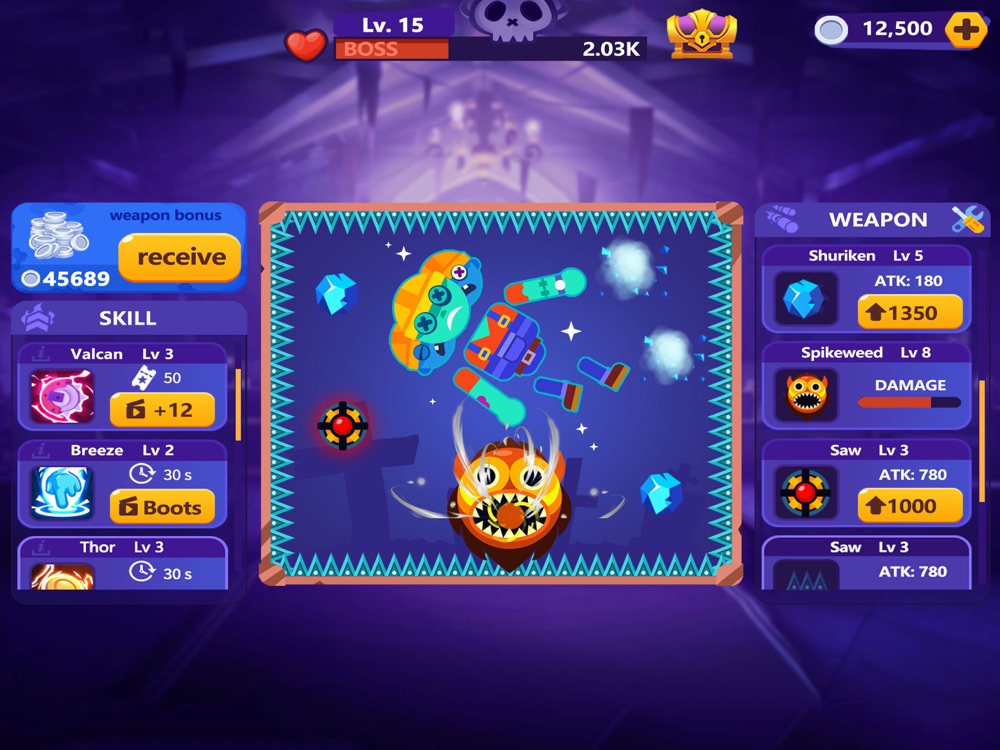
Task: Collect the weapon bonus with receive button
Action: pos(180,257)
